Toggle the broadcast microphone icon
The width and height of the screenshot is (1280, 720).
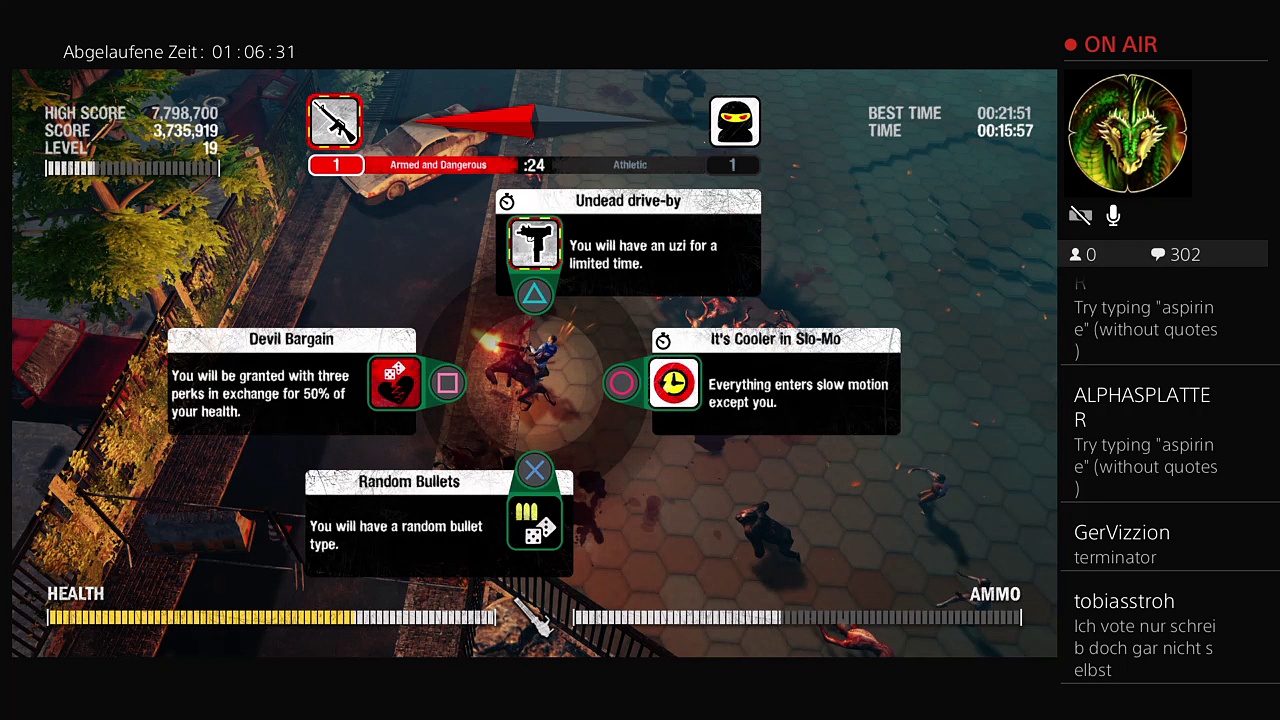point(1113,215)
